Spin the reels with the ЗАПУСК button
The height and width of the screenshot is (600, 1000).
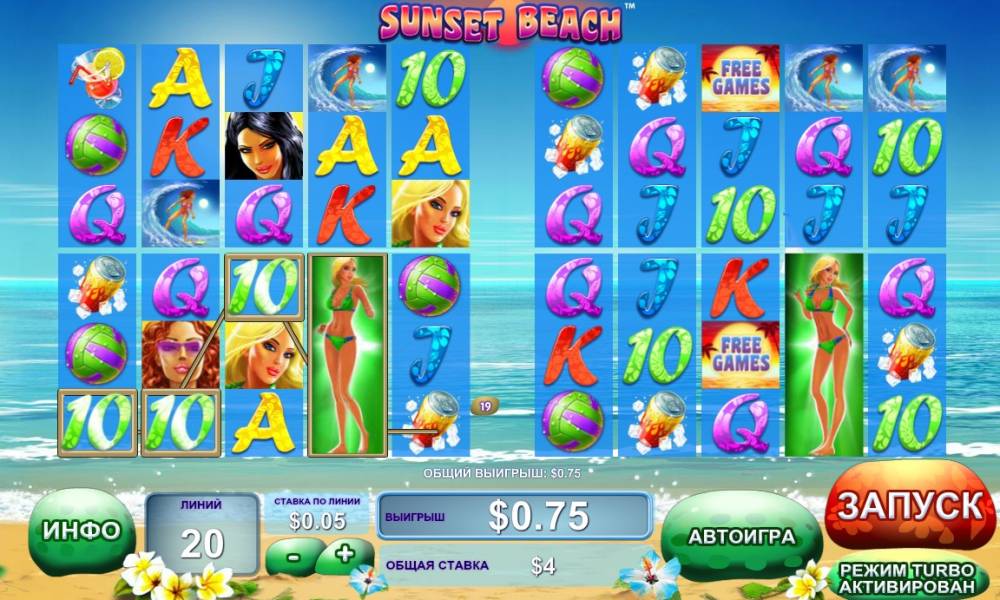pyautogui.click(x=909, y=506)
